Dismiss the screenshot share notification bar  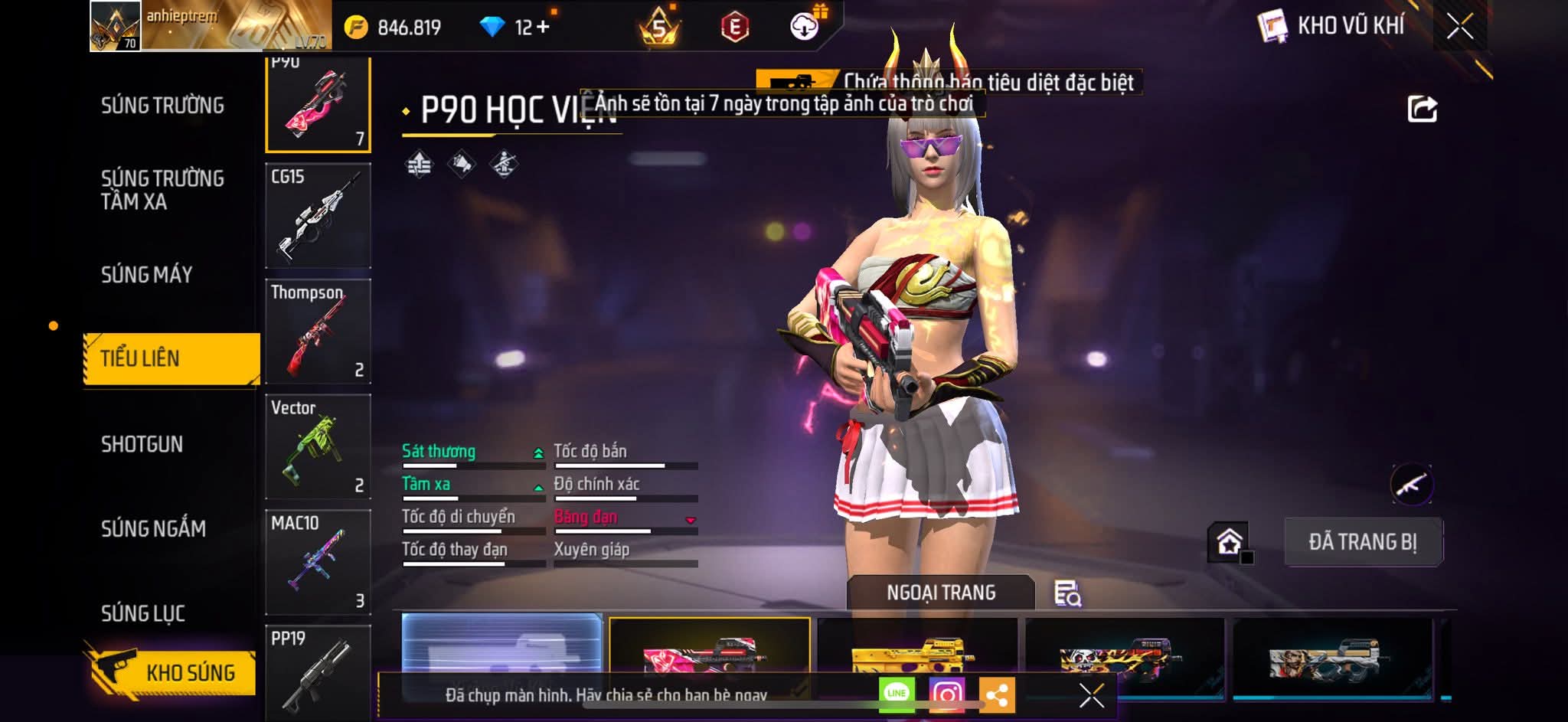point(1091,695)
